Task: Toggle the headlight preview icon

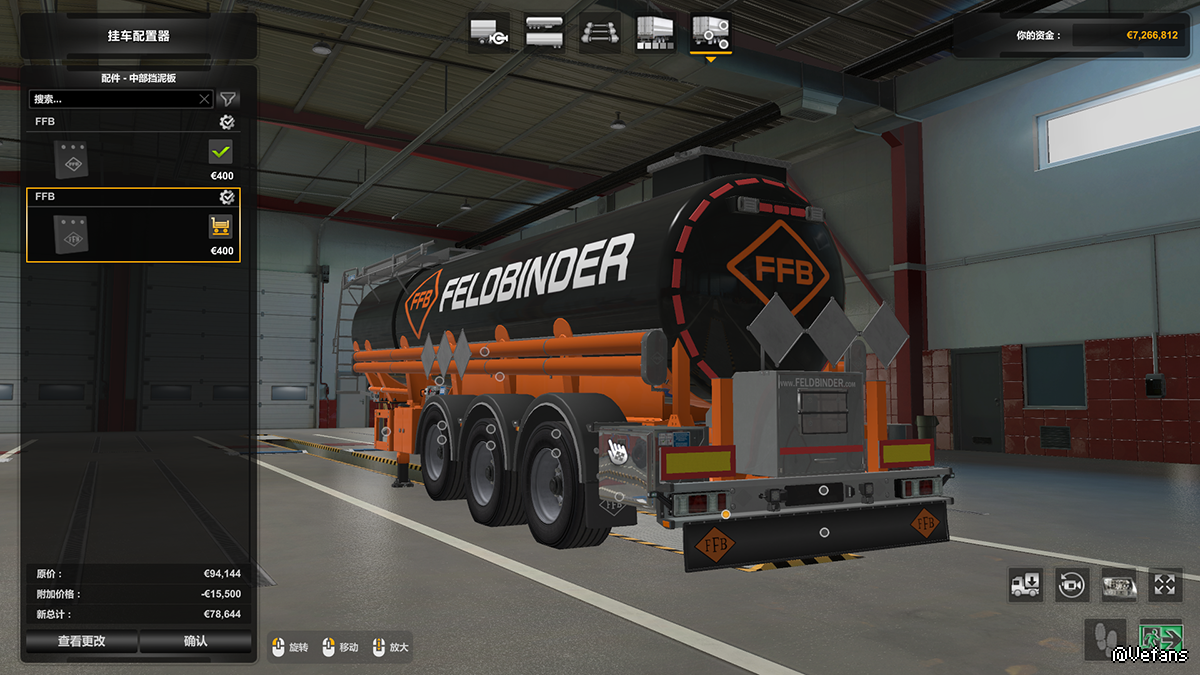Action: (x=1118, y=585)
